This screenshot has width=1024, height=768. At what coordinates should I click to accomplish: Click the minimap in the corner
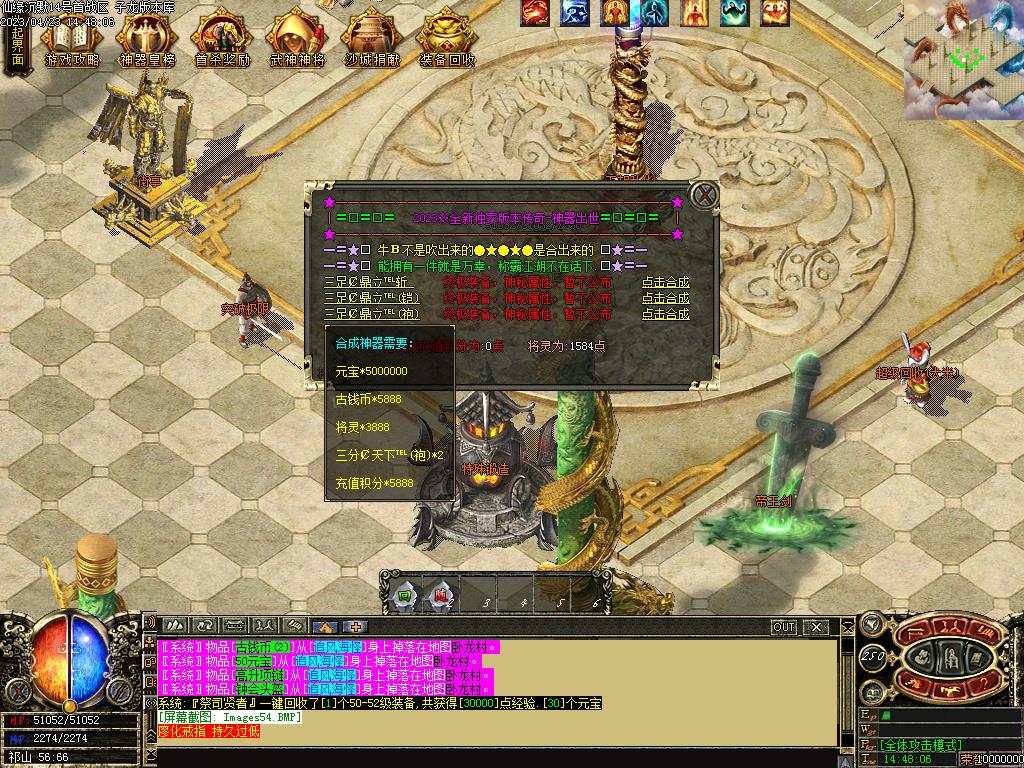coord(964,60)
